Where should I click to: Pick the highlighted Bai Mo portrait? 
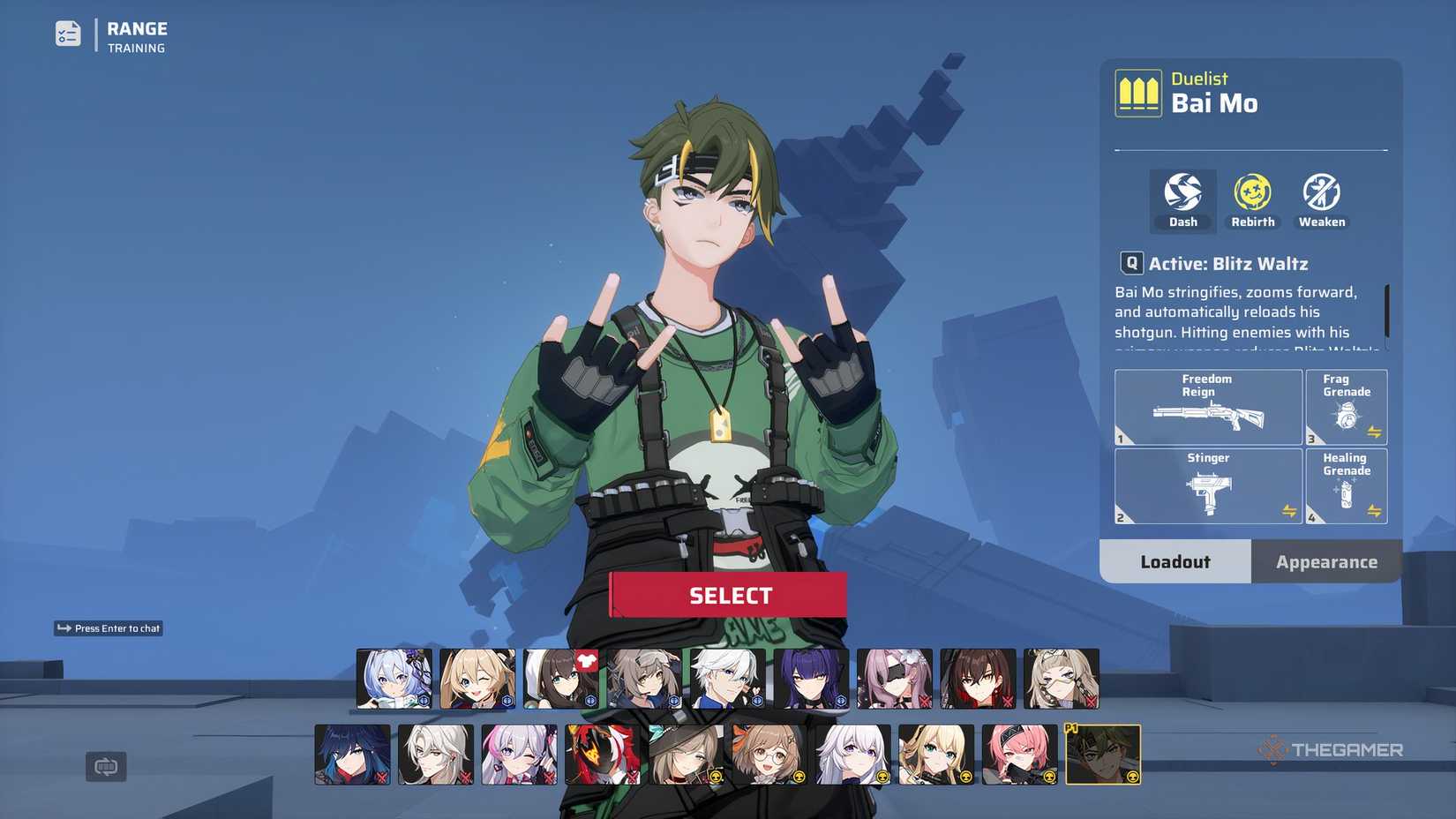[x=1103, y=755]
